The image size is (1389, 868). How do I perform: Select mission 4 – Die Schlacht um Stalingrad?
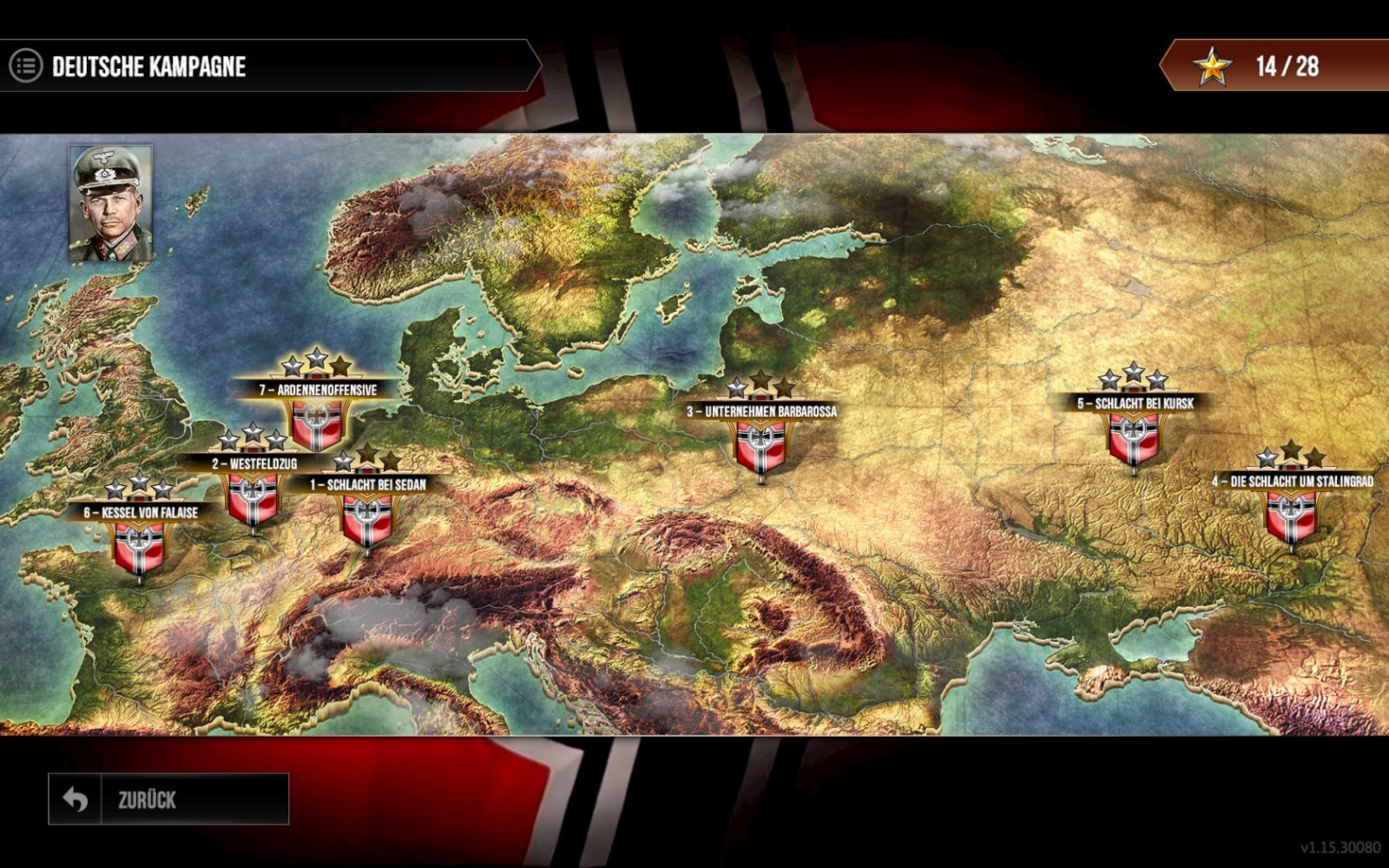pyautogui.click(x=1292, y=515)
